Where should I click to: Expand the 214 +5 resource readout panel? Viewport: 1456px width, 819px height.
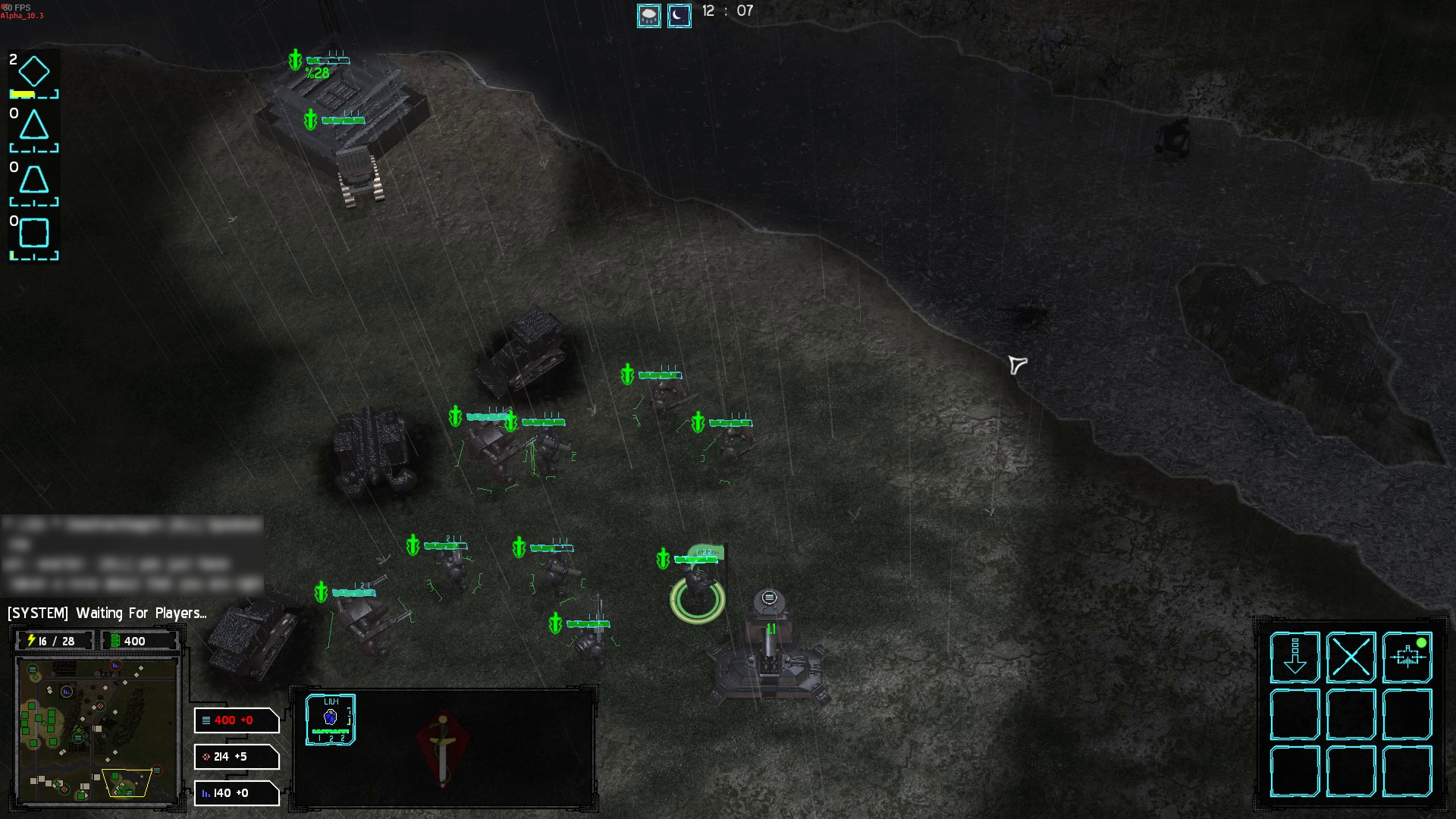[235, 757]
